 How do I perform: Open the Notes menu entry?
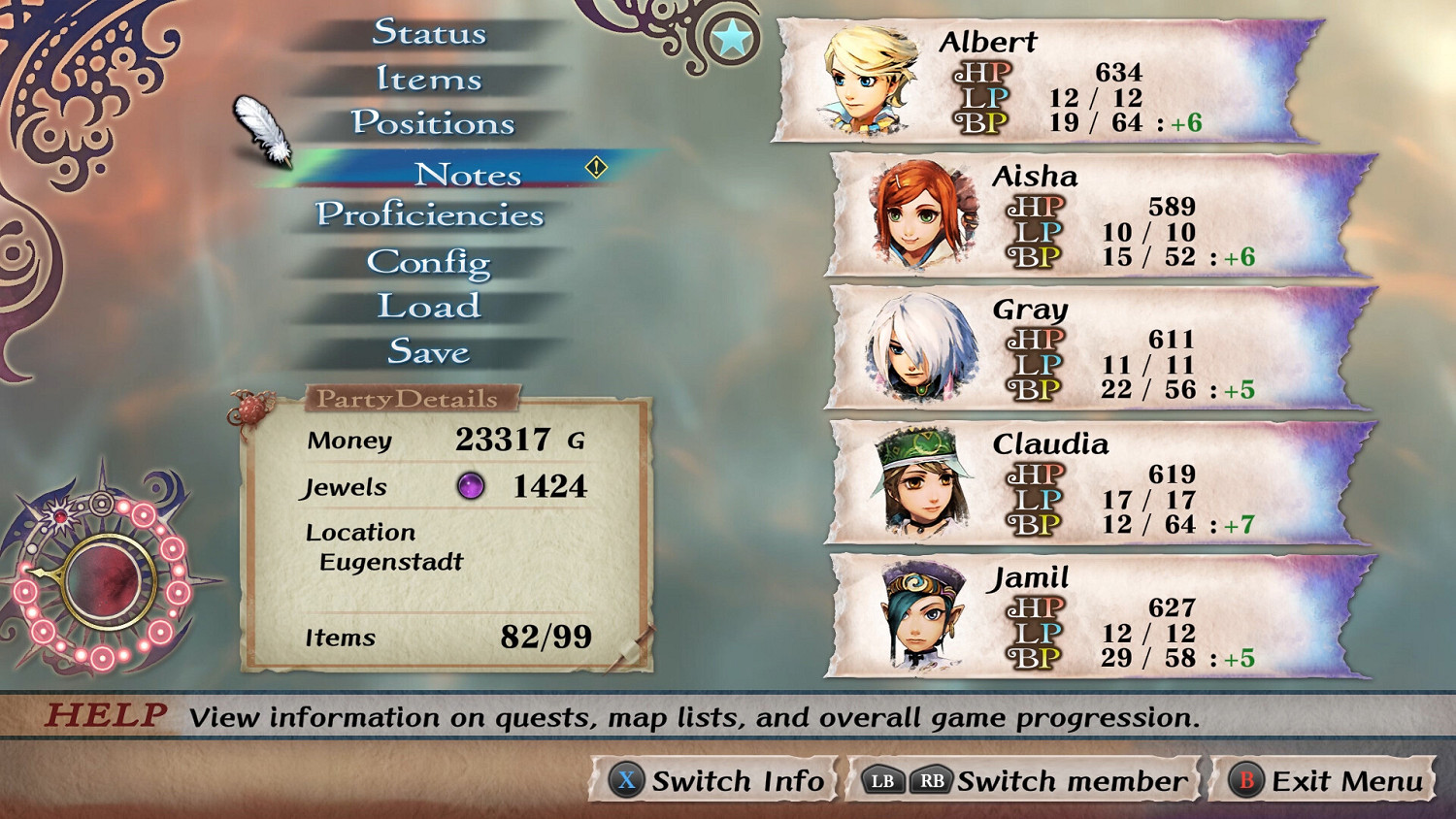(x=469, y=174)
